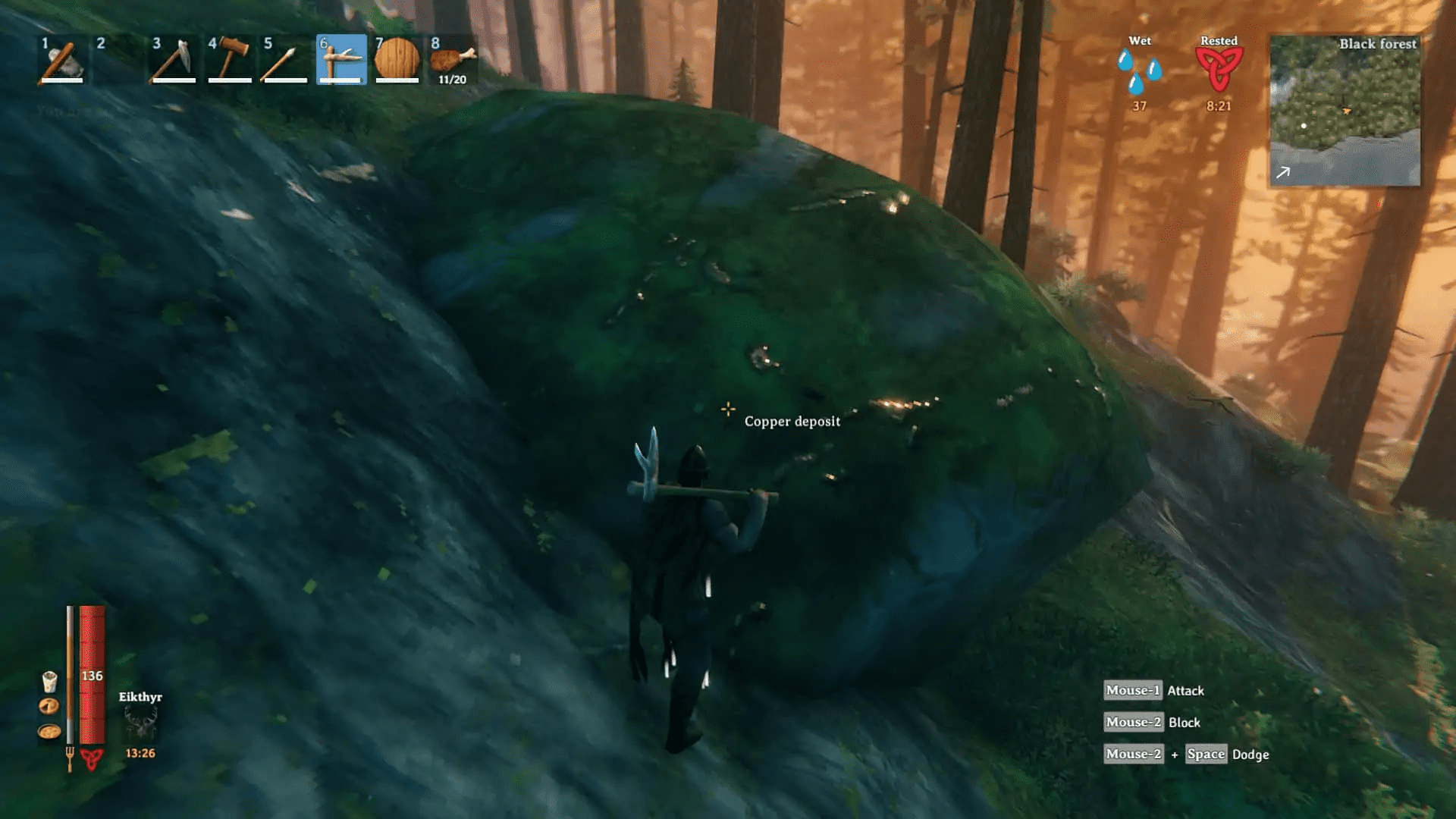Select the hammer in hotbar slot 4

pos(227,59)
